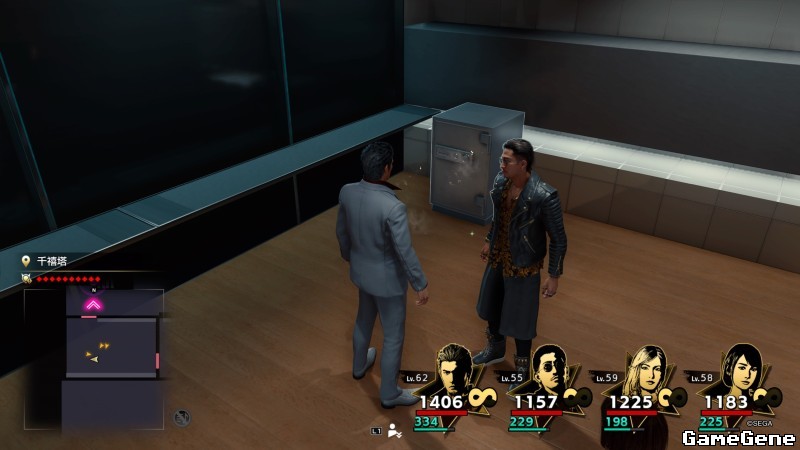Select the pink objective arrow on the minimap
Screen dimensions: 800x450
coord(93,304)
